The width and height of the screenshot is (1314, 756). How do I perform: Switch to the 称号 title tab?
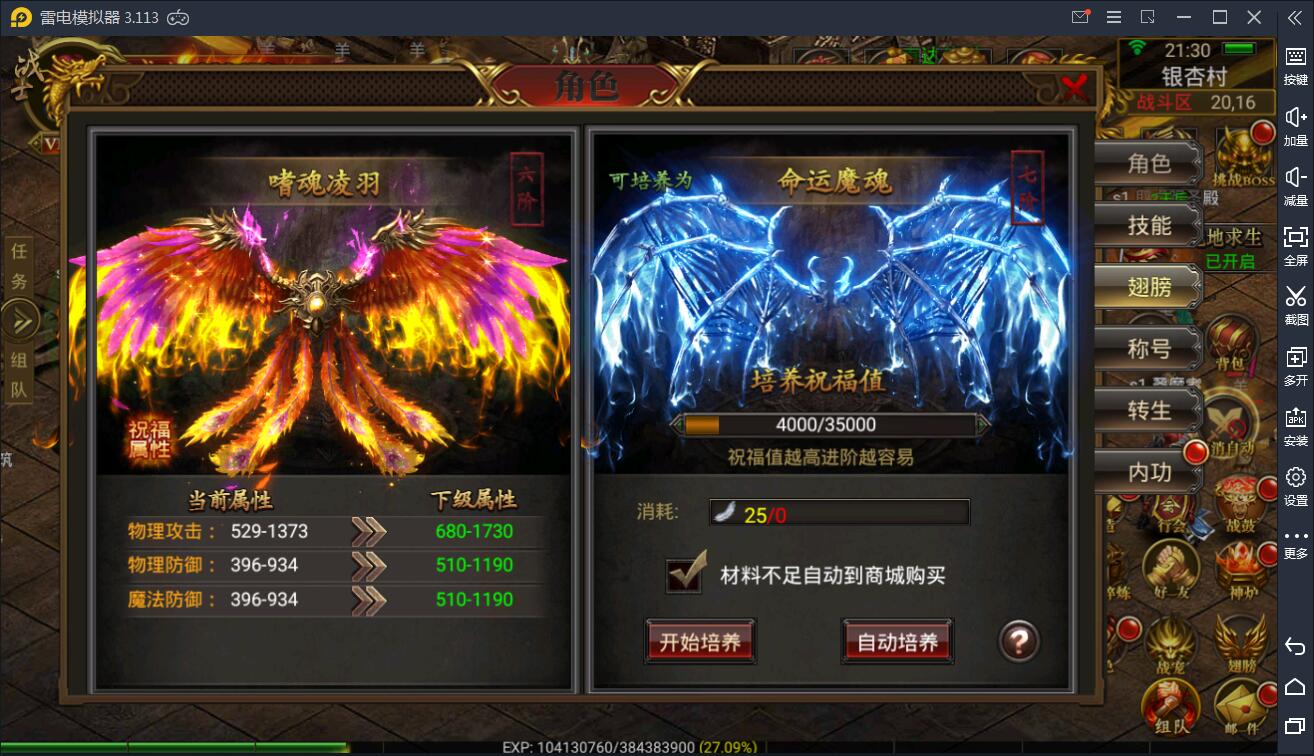coord(1148,347)
